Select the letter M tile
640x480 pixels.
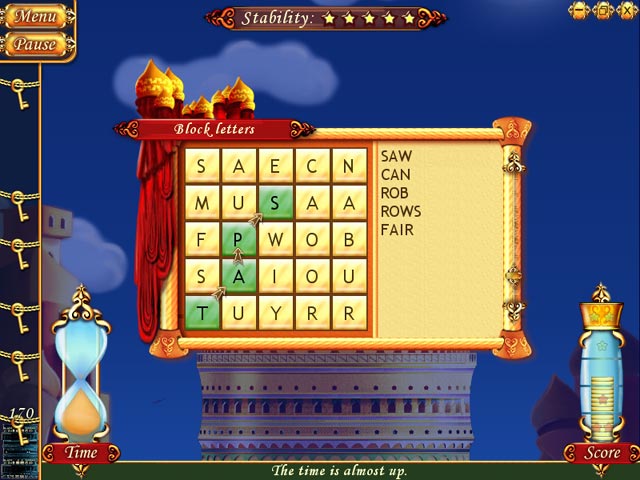click(x=203, y=203)
